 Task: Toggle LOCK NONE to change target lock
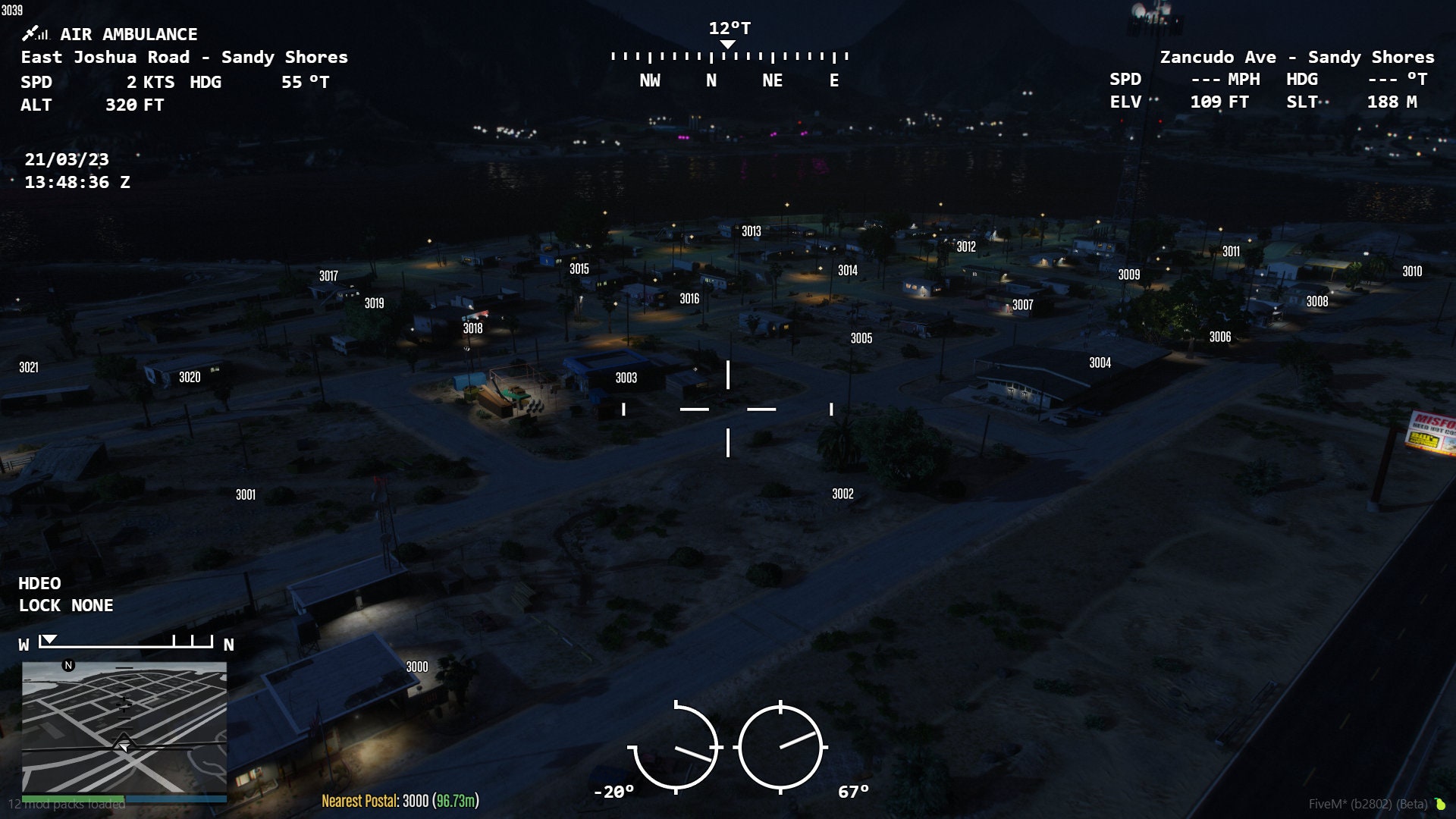(65, 605)
